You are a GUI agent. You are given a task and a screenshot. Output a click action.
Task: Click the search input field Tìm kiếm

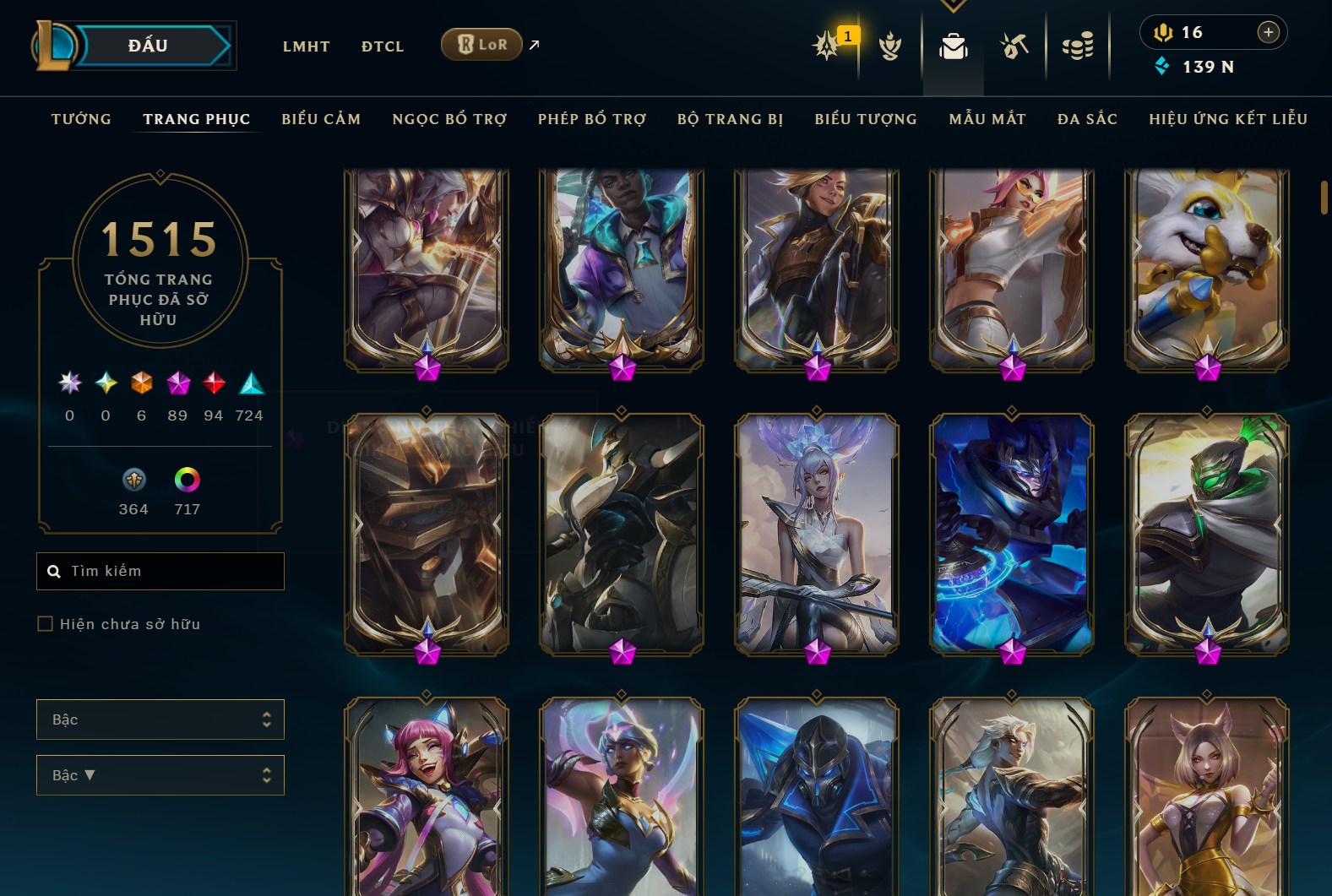pos(160,571)
